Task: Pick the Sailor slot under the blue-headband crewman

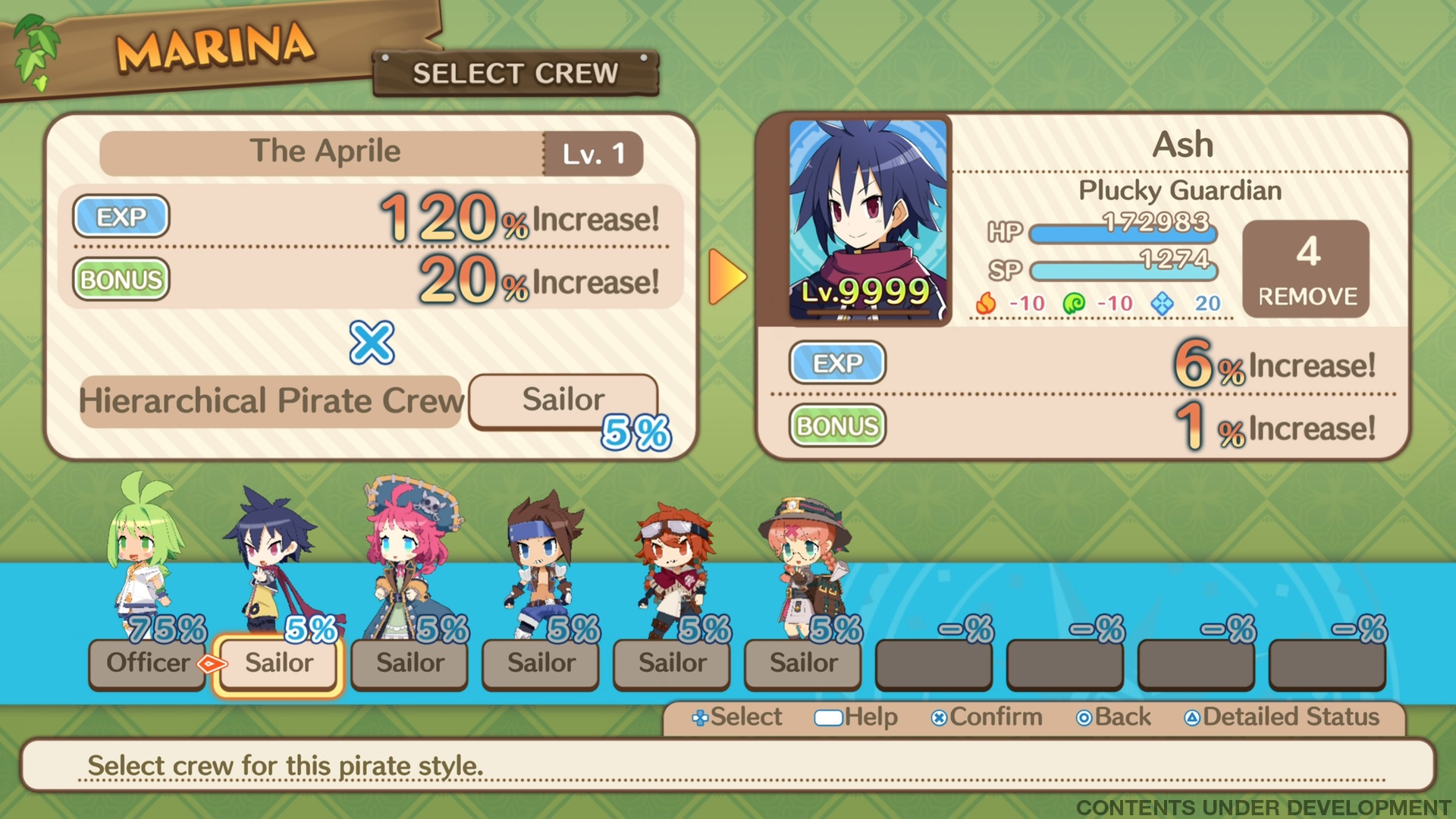Action: 541,664
